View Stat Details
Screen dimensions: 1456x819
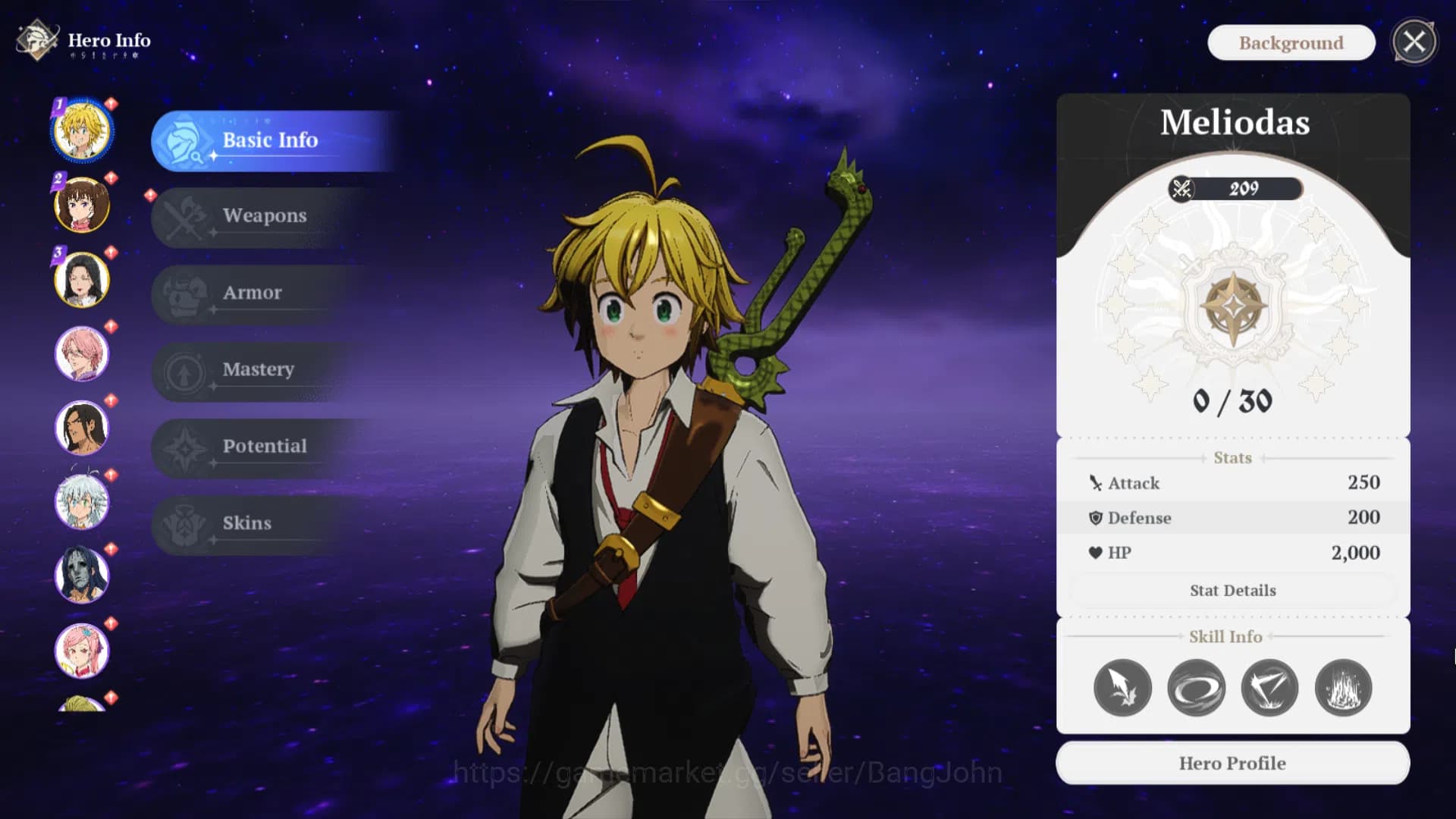(1232, 590)
